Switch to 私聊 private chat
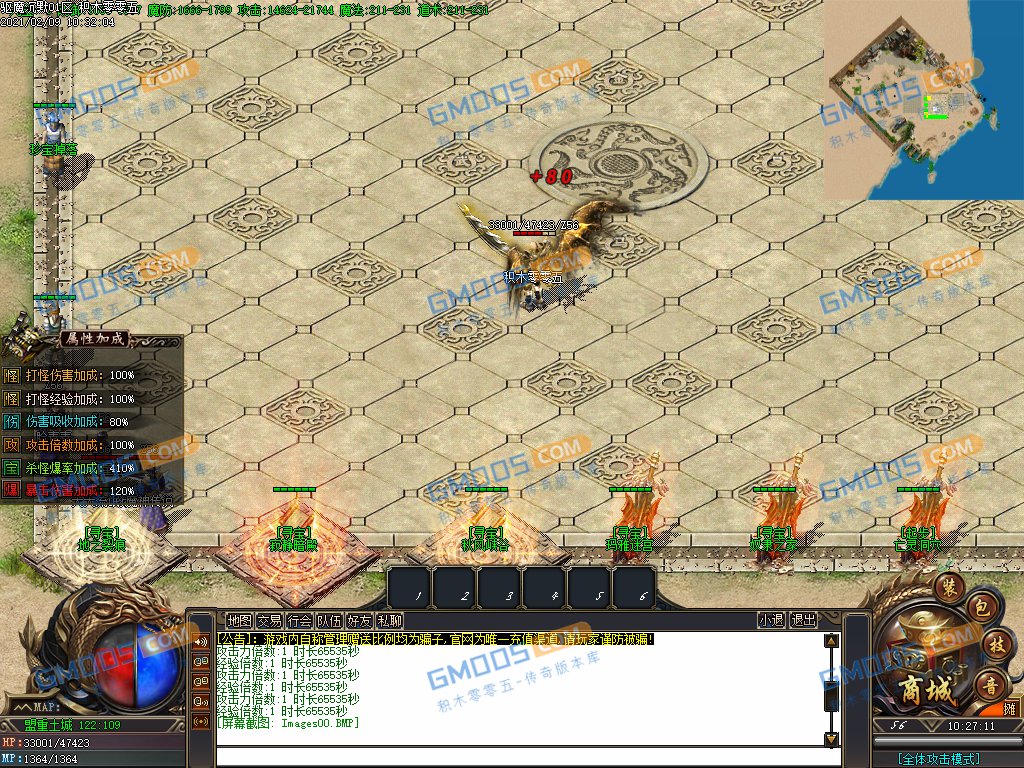1024x768 pixels. pos(389,621)
